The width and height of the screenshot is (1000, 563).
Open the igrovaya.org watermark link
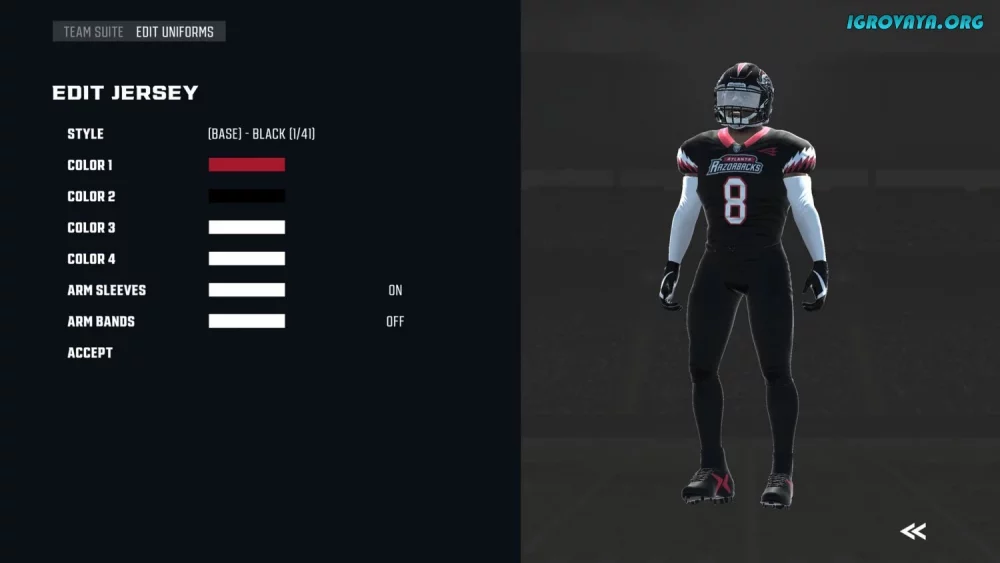click(915, 22)
